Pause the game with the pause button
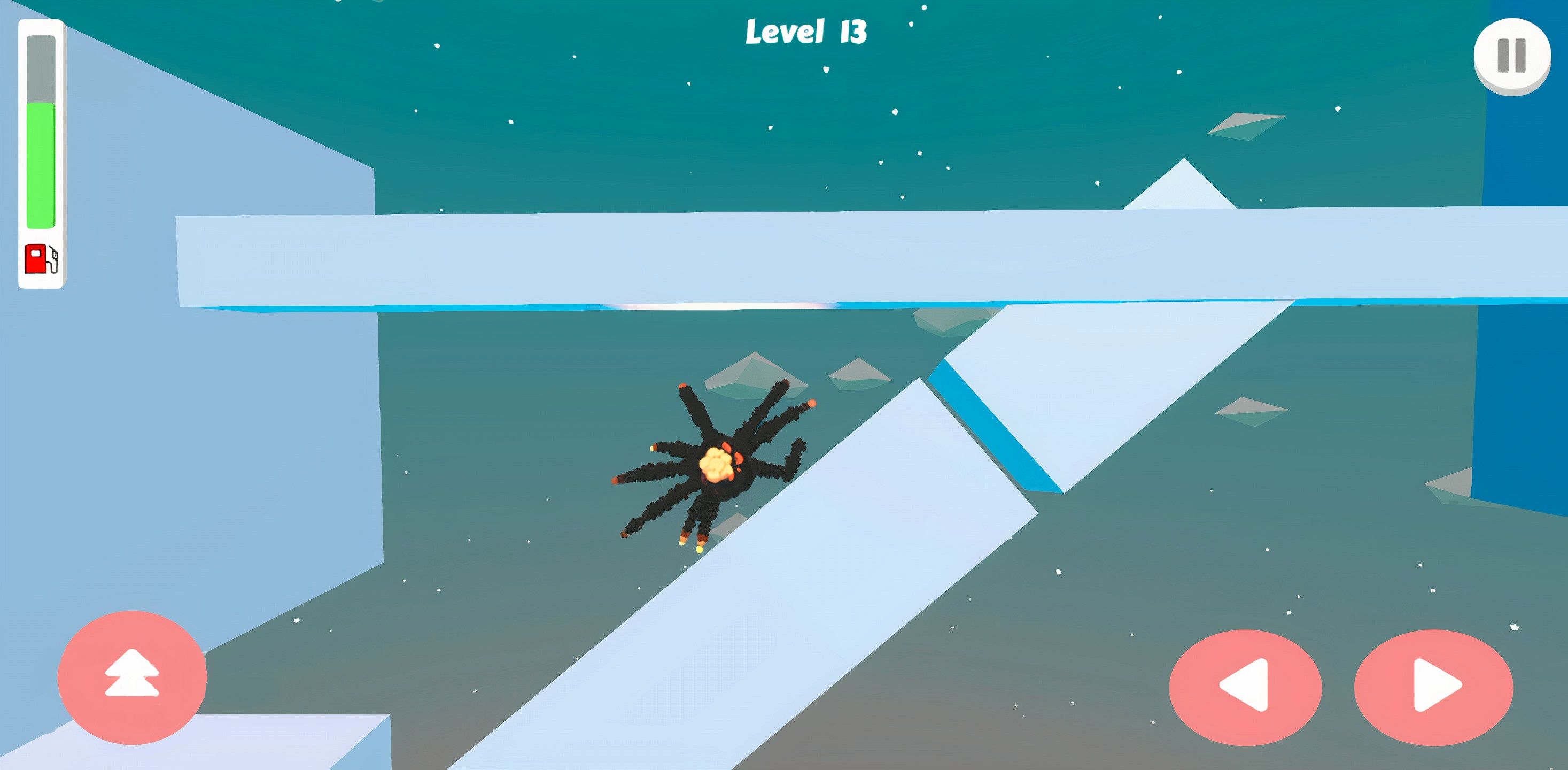The height and width of the screenshot is (770, 1568). [1511, 56]
